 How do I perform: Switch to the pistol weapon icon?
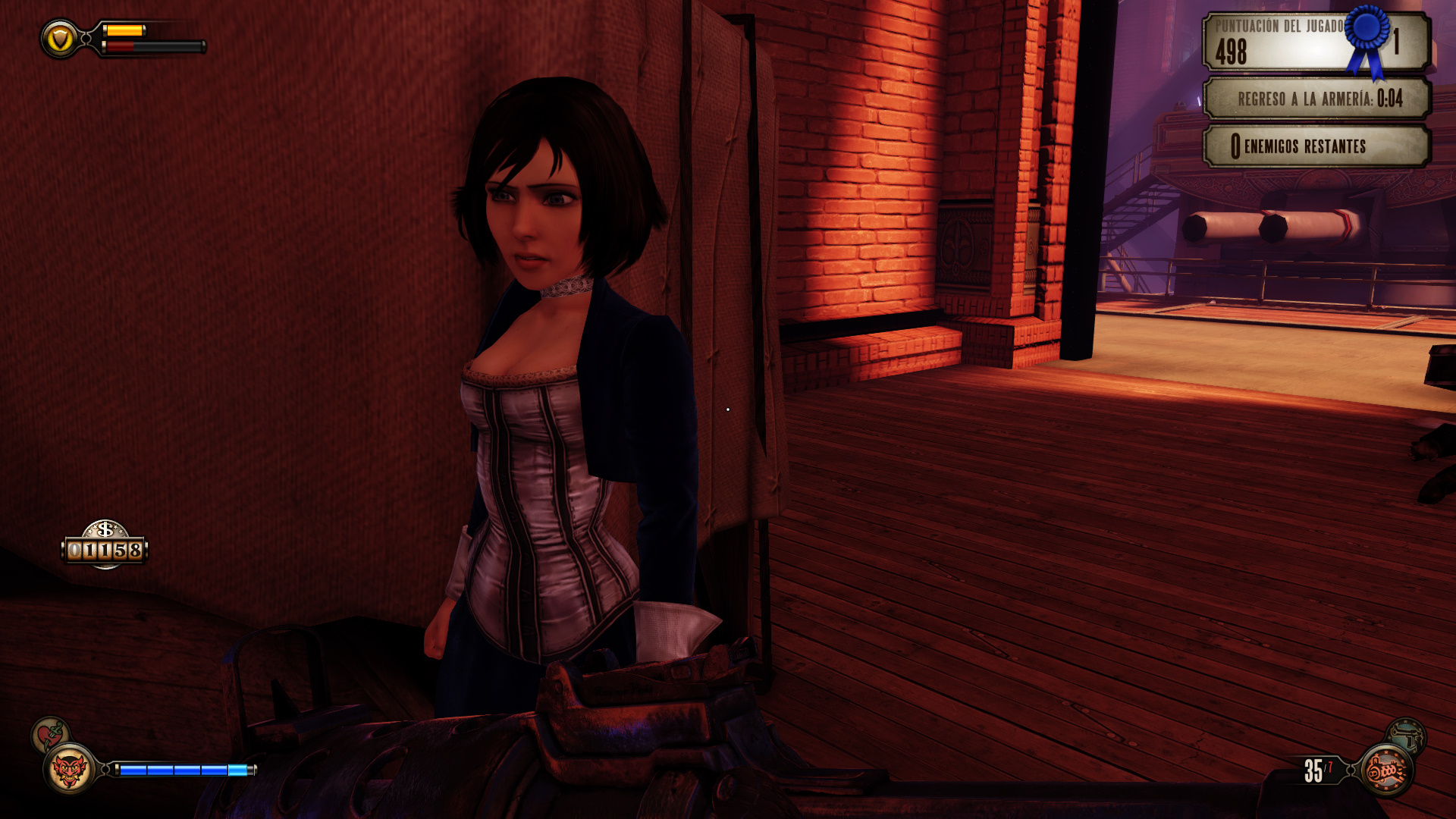coord(1407,734)
